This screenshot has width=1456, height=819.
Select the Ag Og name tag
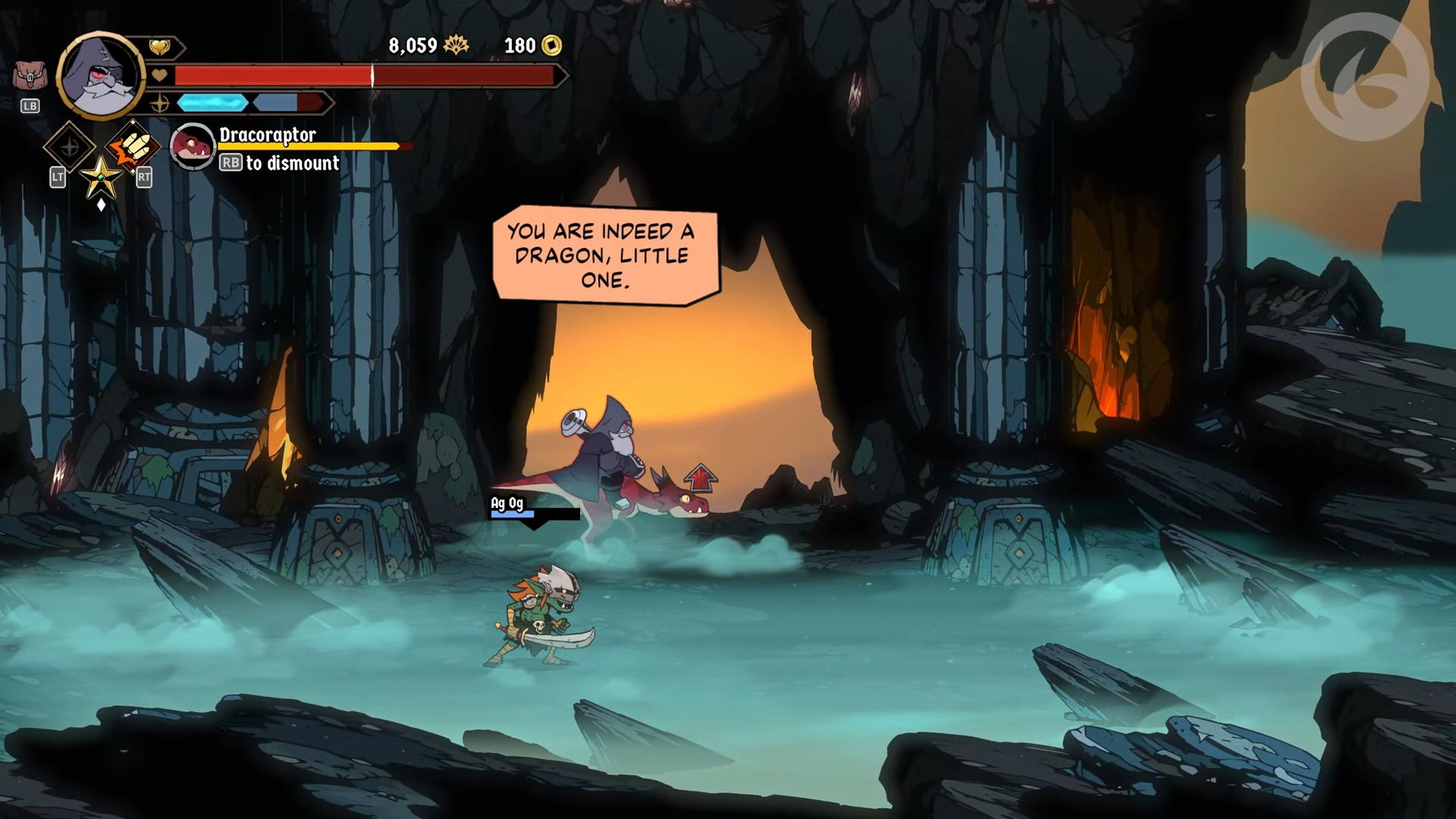coord(507,503)
